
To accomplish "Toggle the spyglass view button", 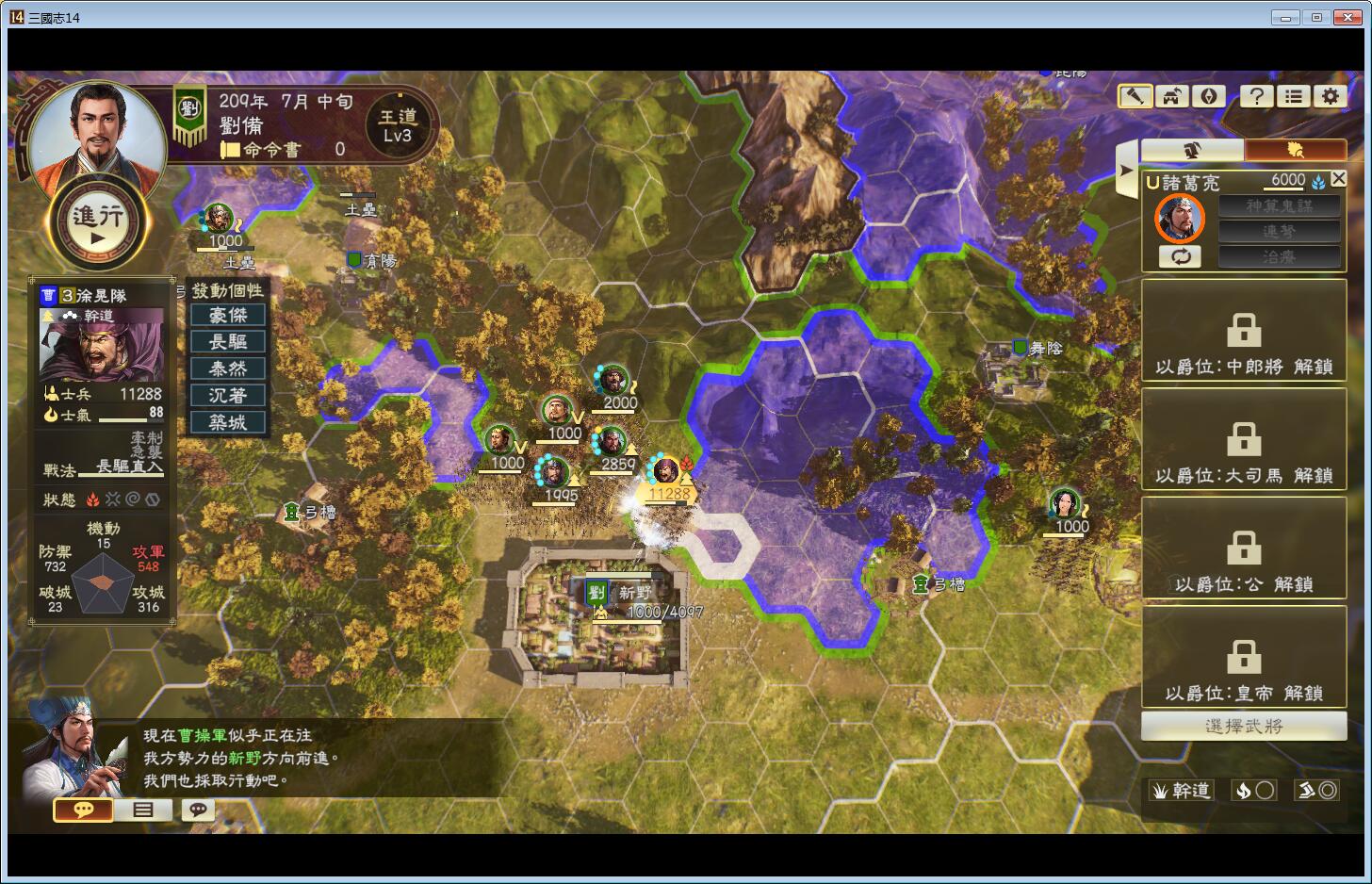I will click(x=1135, y=95).
